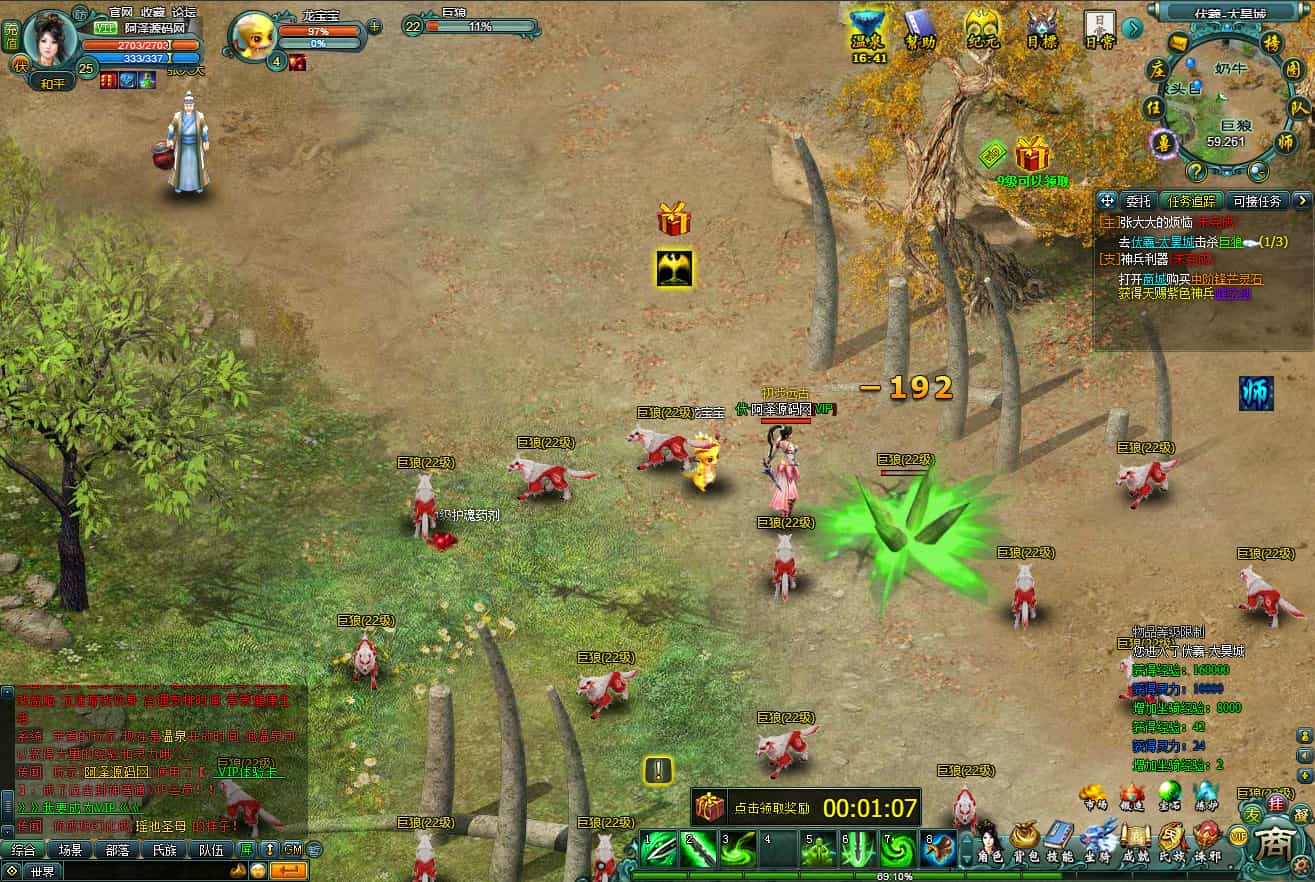Viewport: 1315px width, 882px height.
Task: Use the green swirl skill in slot 7
Action: [x=897, y=849]
